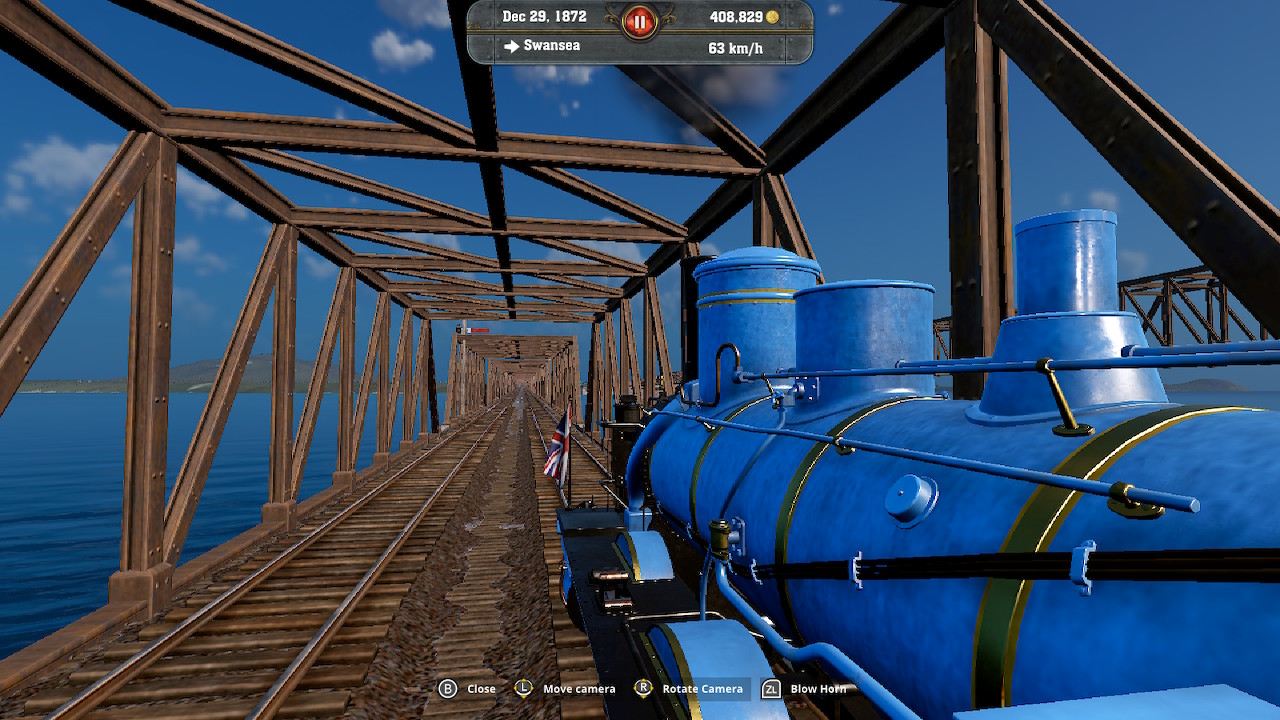Open the Dec 29, 1872 date display
The width and height of the screenshot is (1280, 720).
545,17
